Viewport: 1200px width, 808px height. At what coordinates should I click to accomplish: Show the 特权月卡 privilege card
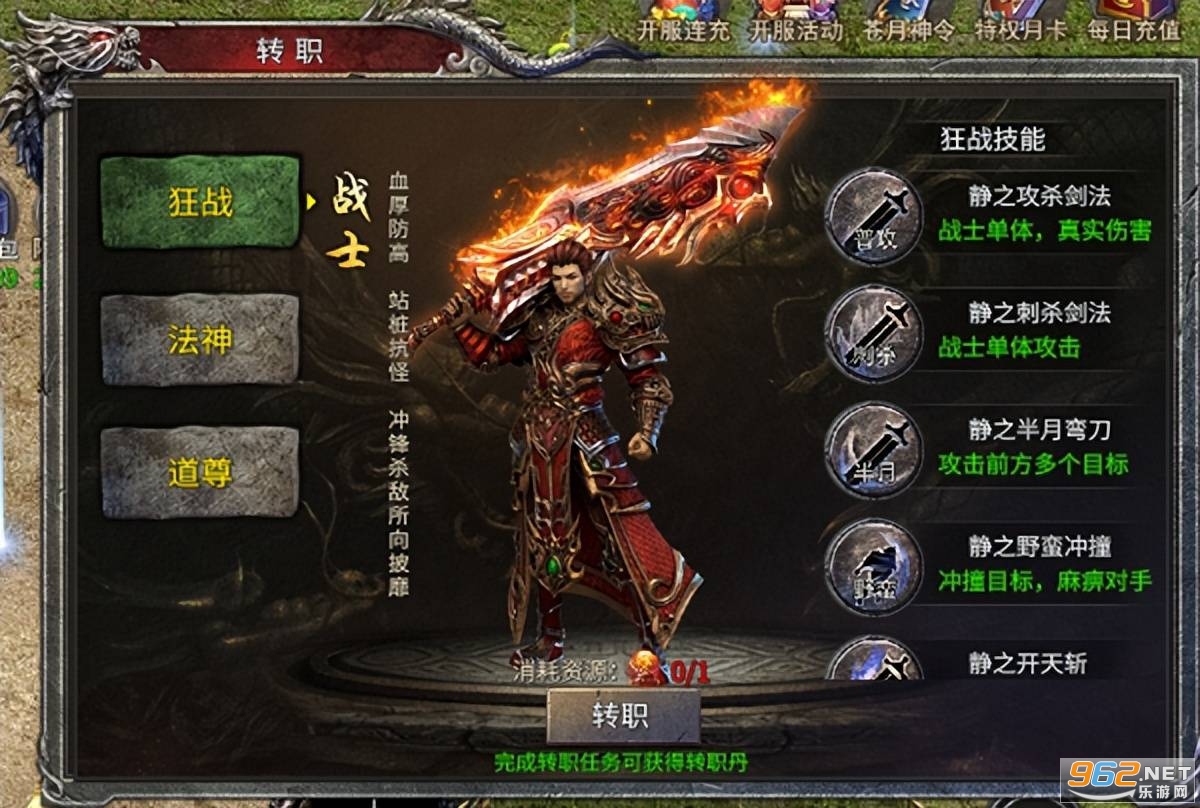1020,20
